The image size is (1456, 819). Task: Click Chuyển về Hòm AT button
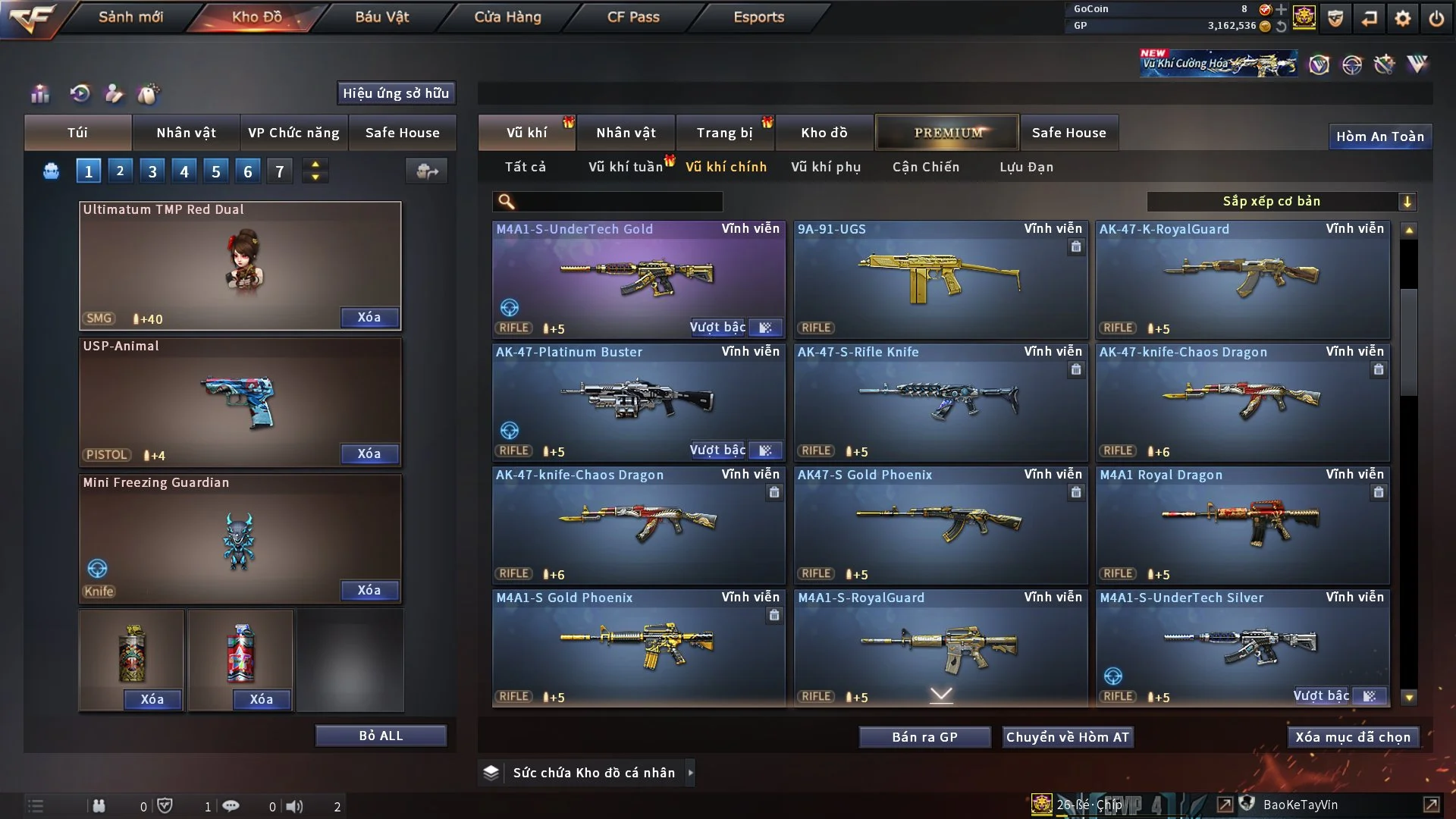(1067, 737)
